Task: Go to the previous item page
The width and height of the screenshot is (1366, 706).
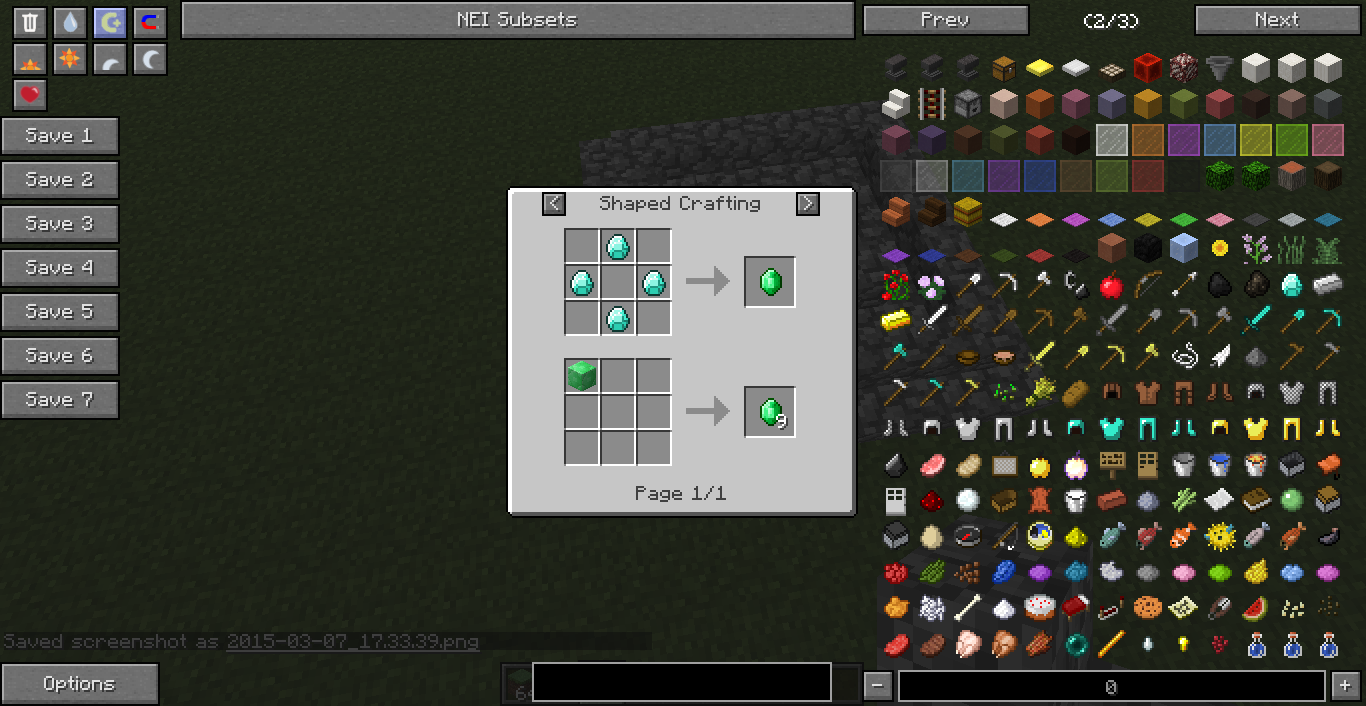Action: pos(945,20)
